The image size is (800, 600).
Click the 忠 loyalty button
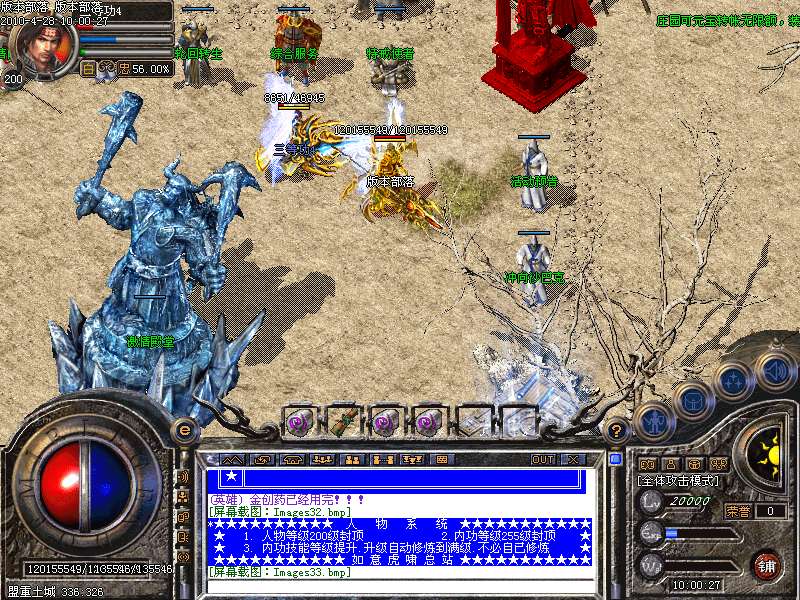click(x=123, y=69)
